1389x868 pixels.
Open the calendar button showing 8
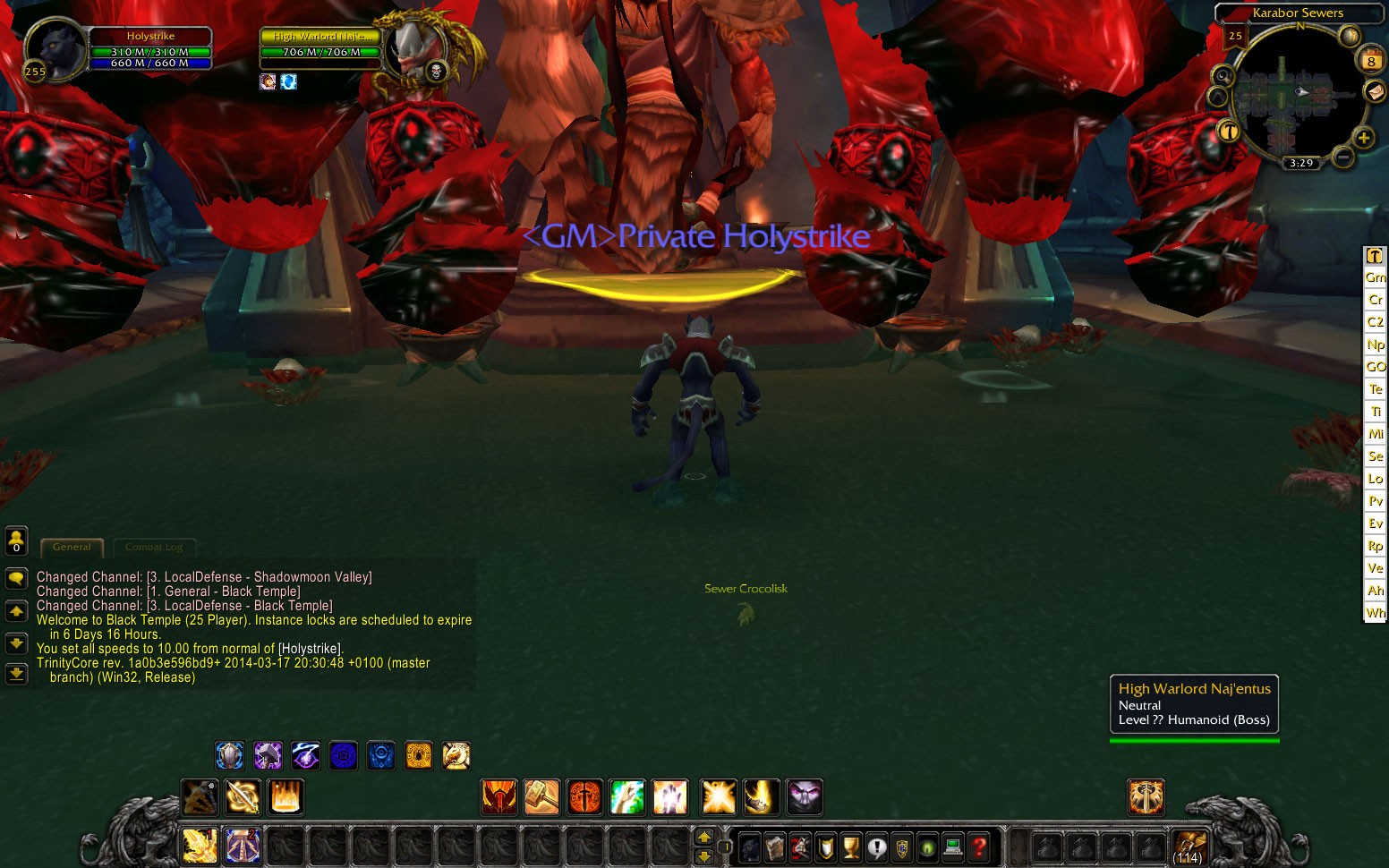pos(1371,61)
